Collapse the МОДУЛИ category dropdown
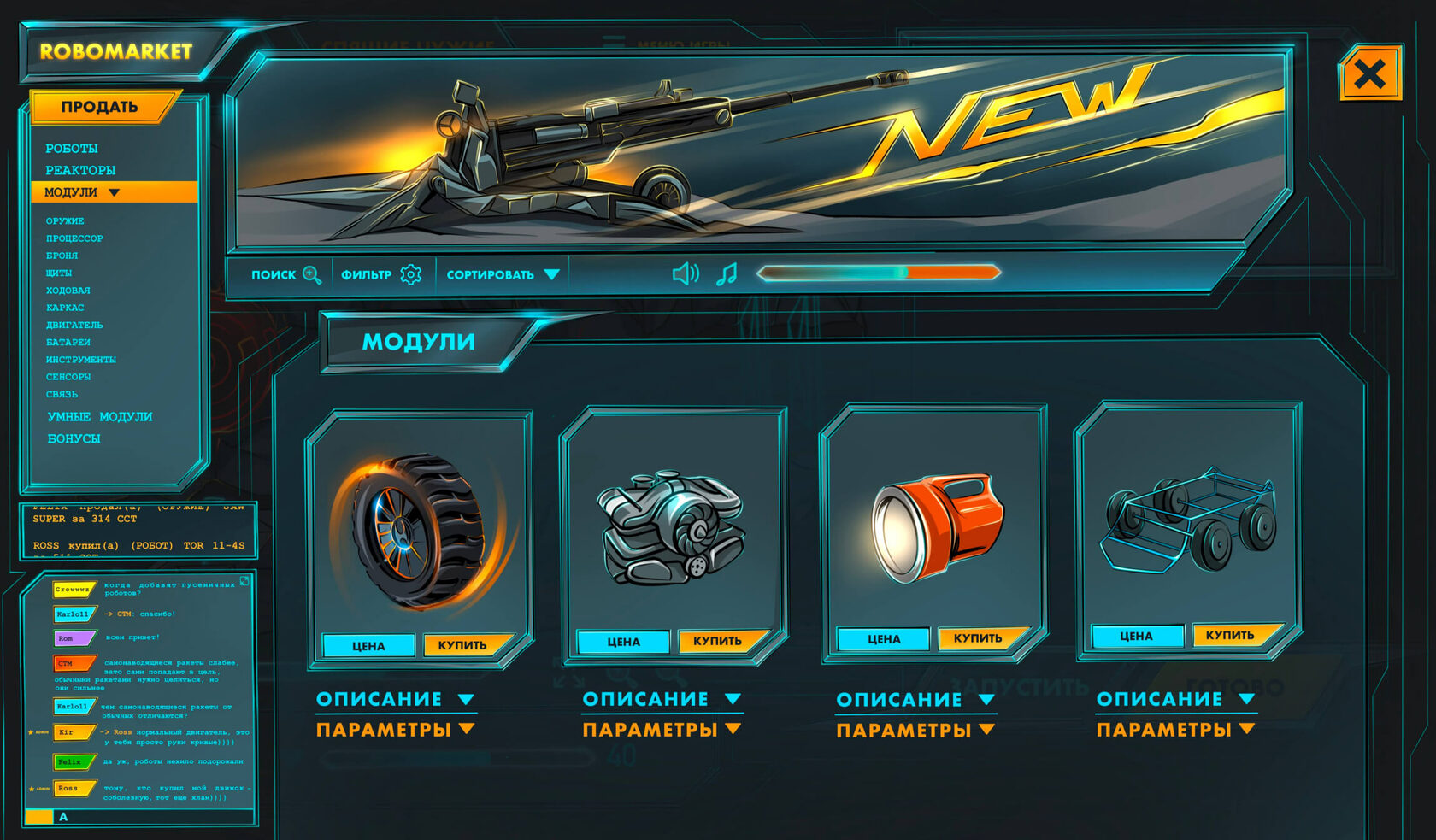 click(114, 192)
